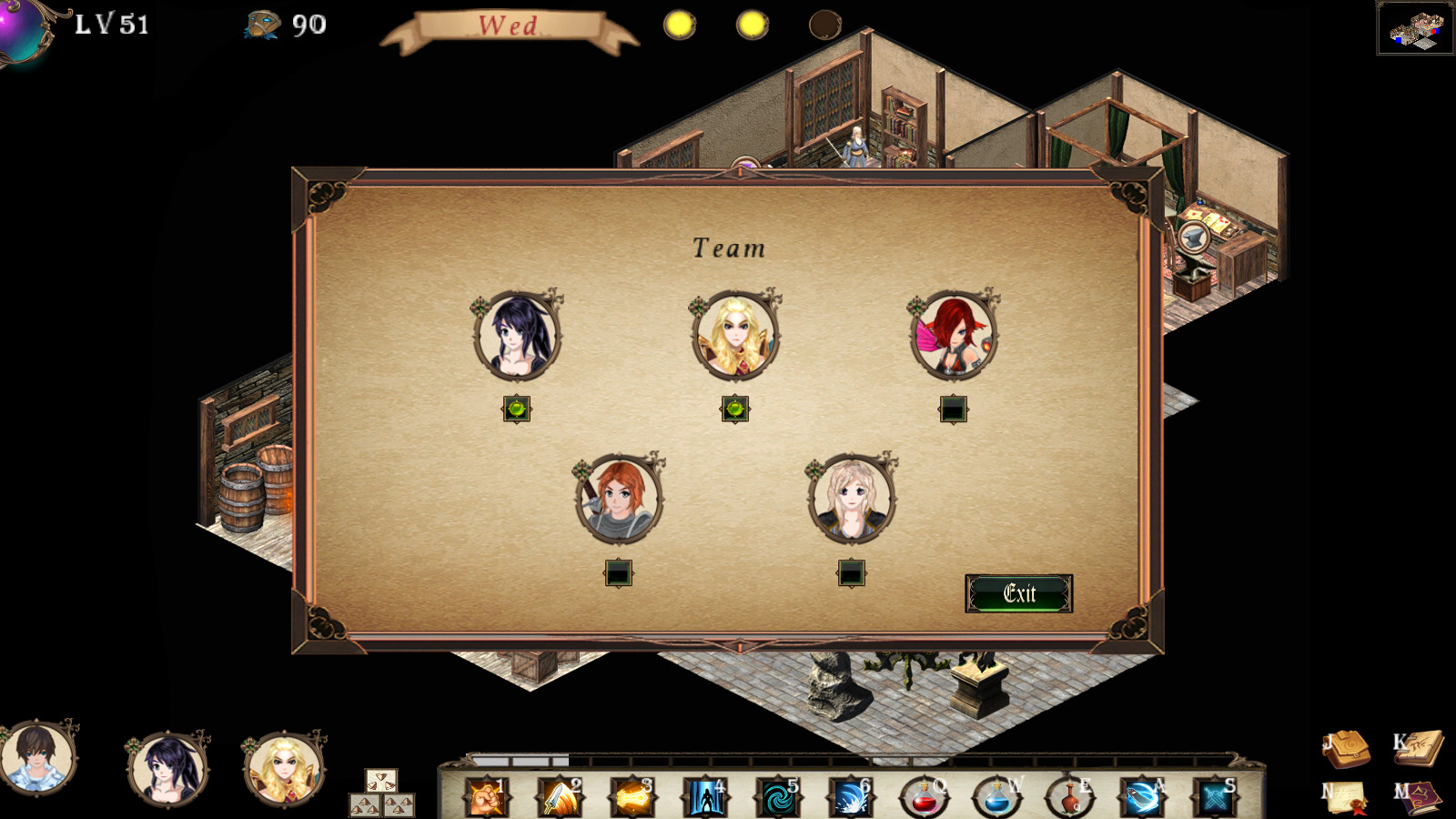Toggle the empty slot under the armored knight
This screenshot has height=819, width=1456.
619,573
